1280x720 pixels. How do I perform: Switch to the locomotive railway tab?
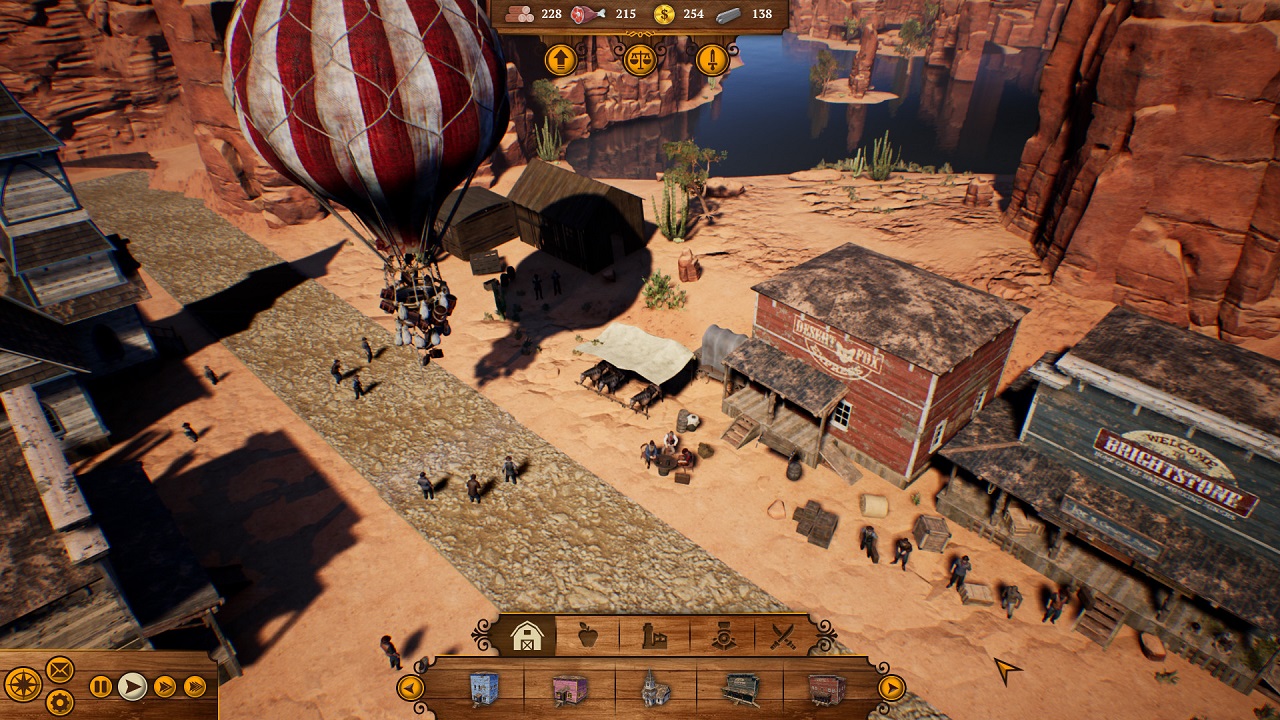[720, 636]
